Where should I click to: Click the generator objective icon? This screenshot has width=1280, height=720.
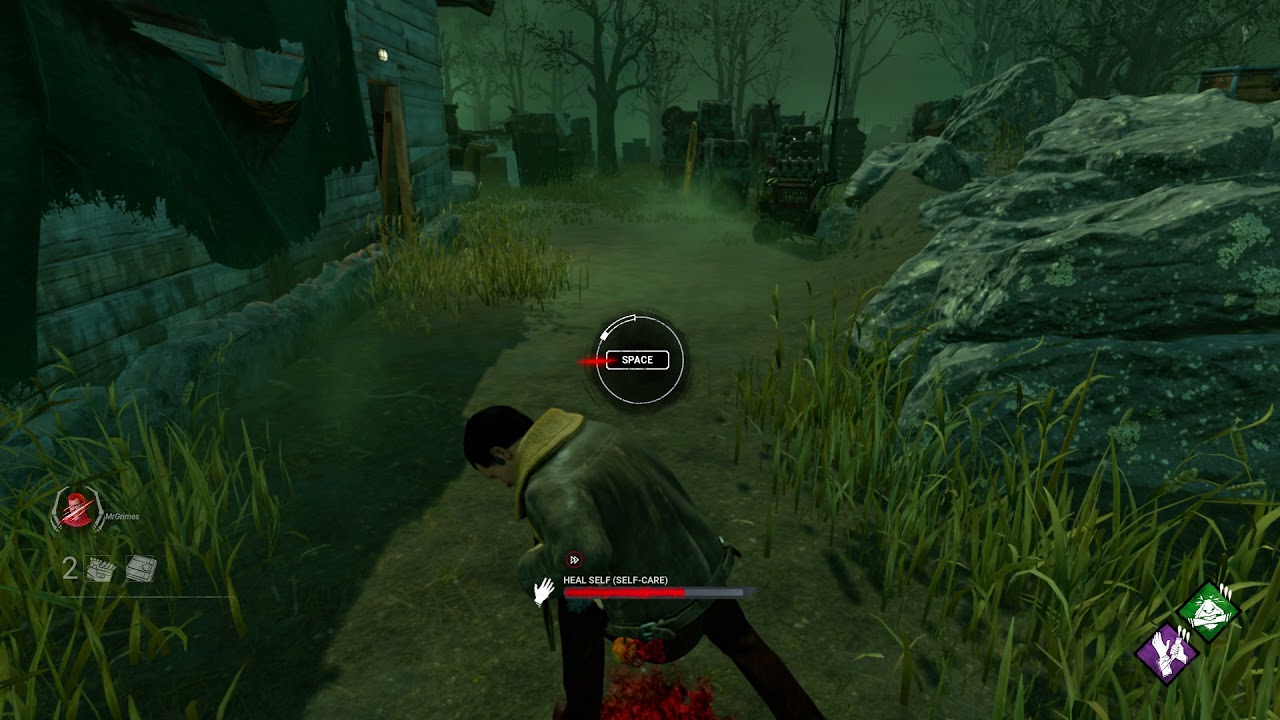click(x=101, y=569)
